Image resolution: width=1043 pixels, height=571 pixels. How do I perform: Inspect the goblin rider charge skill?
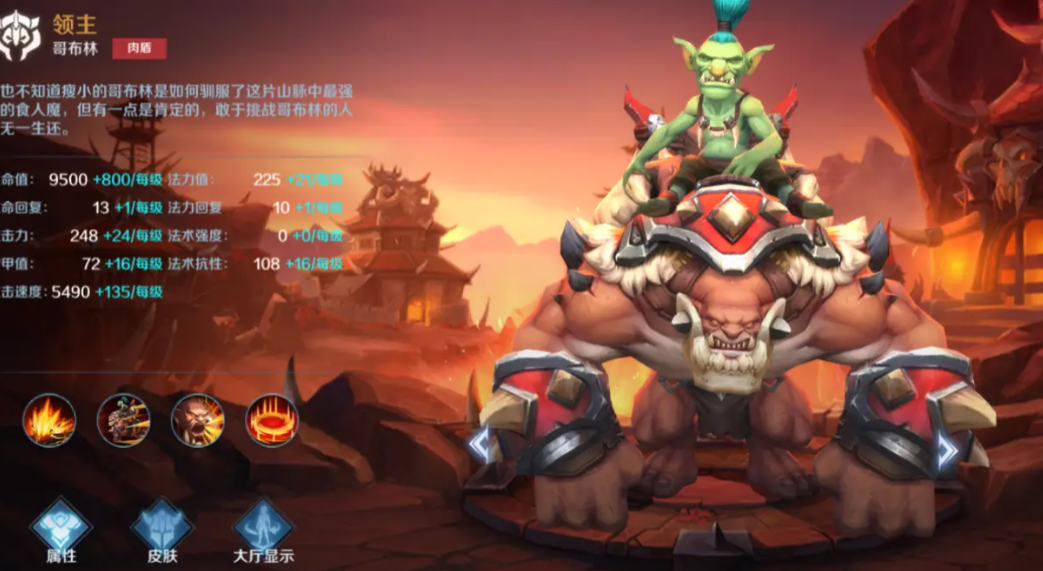[123, 420]
